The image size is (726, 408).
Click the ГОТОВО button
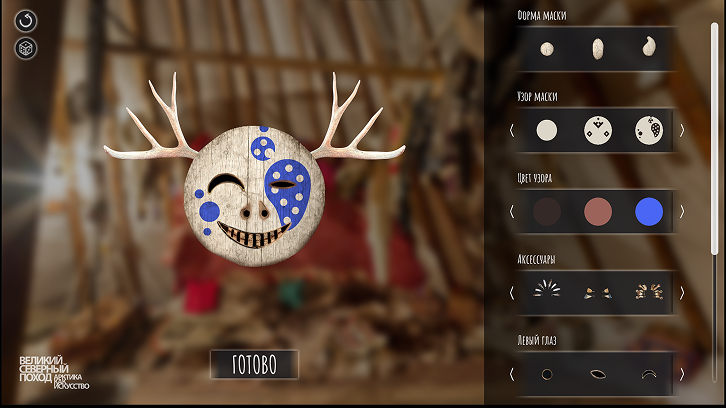point(254,364)
